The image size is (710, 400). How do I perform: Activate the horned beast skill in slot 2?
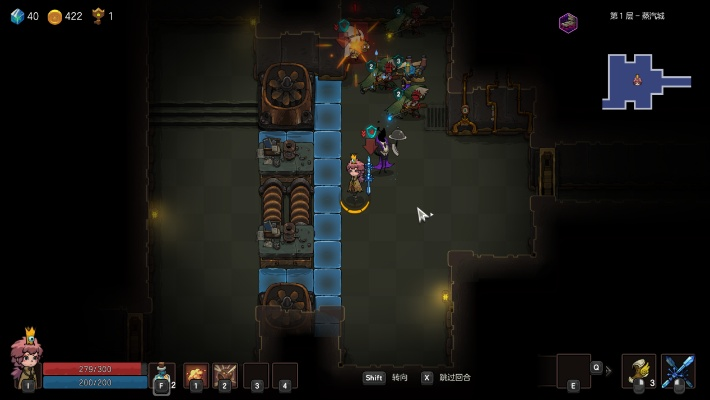point(225,374)
